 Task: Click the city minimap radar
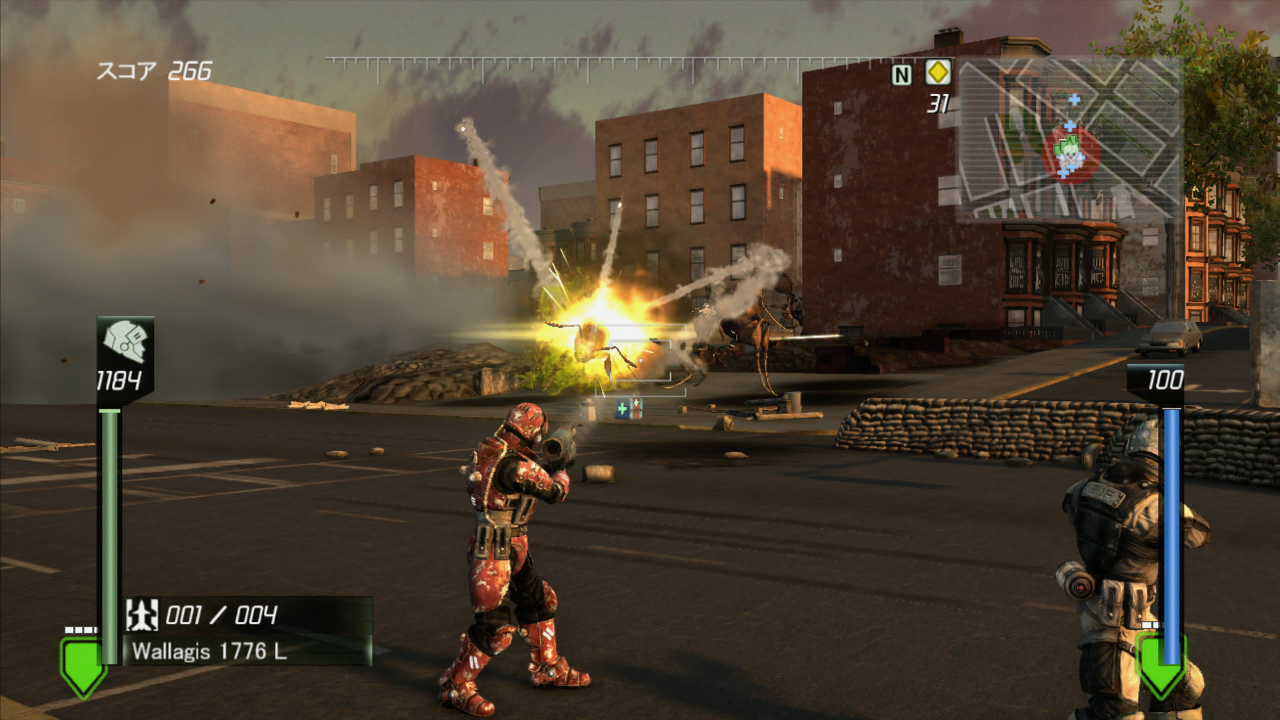(1068, 140)
